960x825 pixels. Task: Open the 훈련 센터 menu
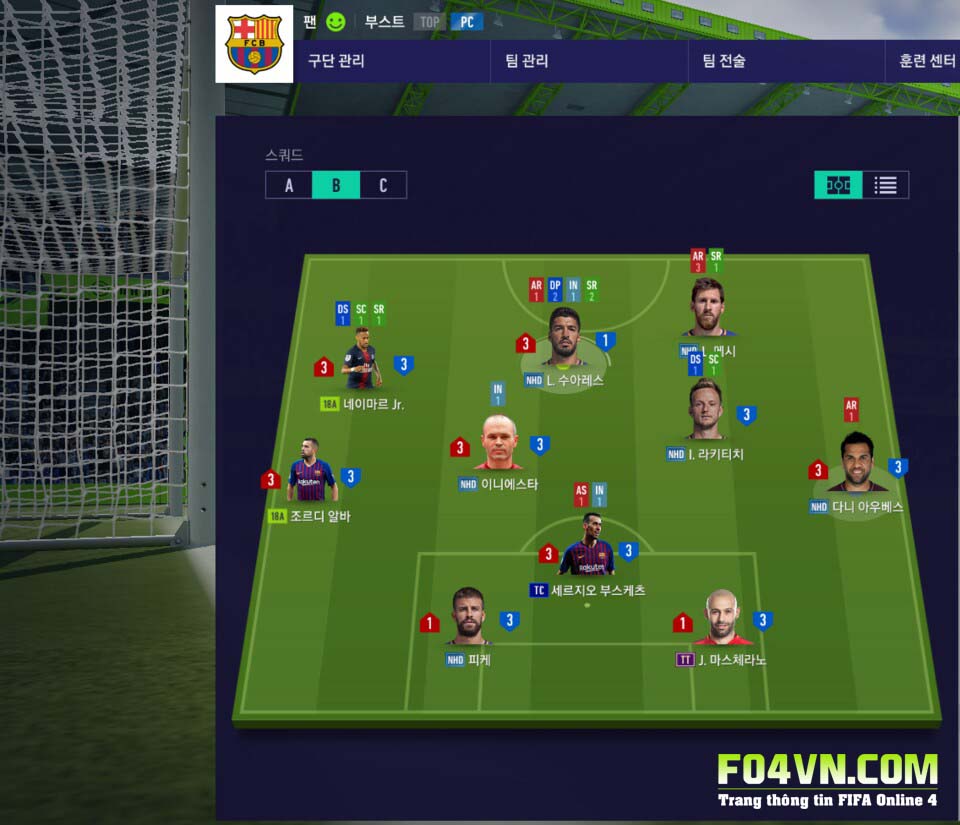(926, 61)
